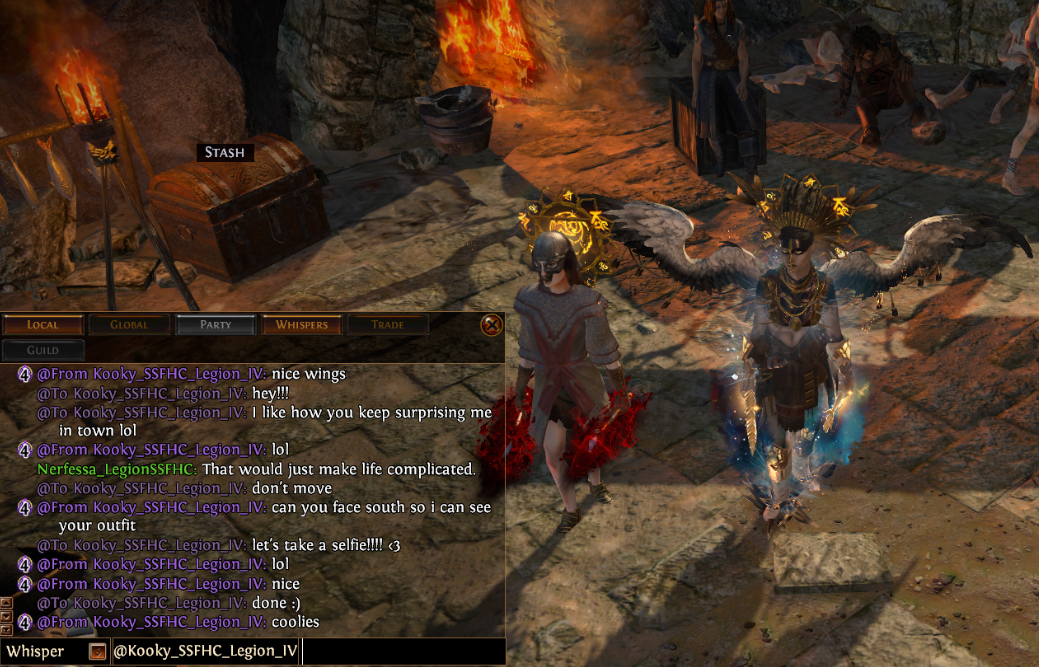
Task: Open the Stash label
Action: [x=224, y=152]
